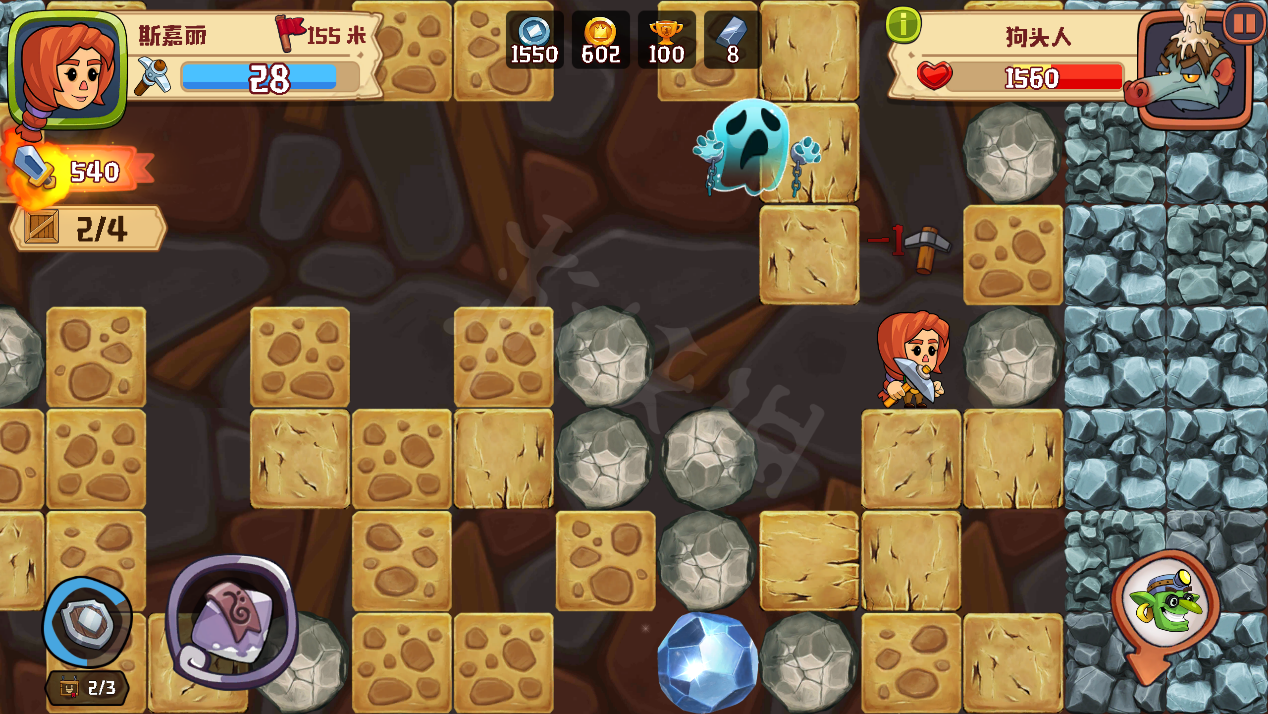
Task: Tap the chest counter showing 2/3
Action: pyautogui.click(x=88, y=688)
